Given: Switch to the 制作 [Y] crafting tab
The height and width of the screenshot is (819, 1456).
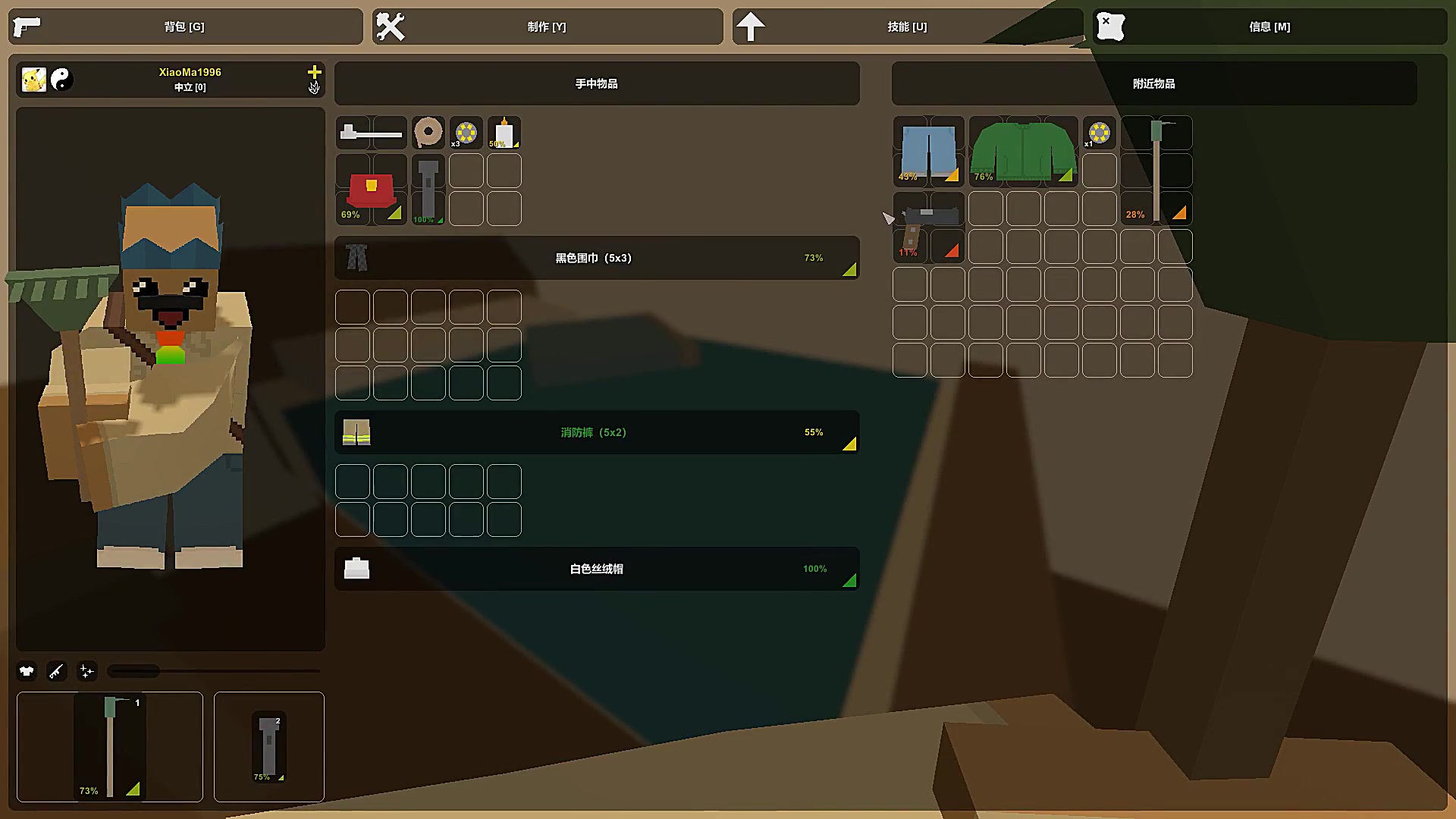Looking at the screenshot, I should [x=548, y=26].
